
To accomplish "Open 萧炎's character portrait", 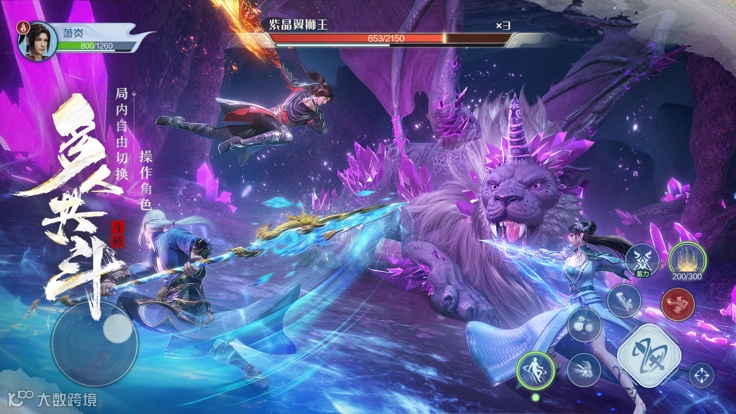I will pos(38,39).
